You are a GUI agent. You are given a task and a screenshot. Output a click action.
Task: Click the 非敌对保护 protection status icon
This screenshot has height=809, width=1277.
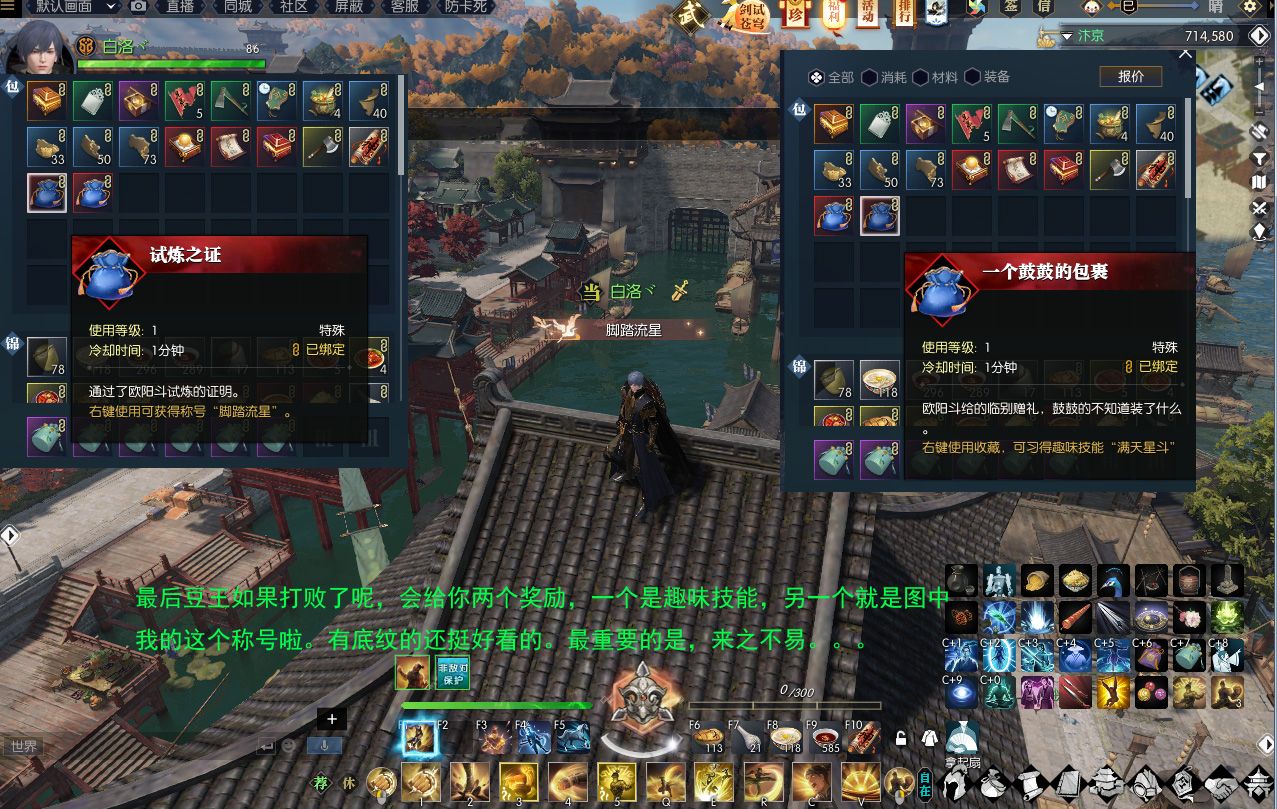451,673
